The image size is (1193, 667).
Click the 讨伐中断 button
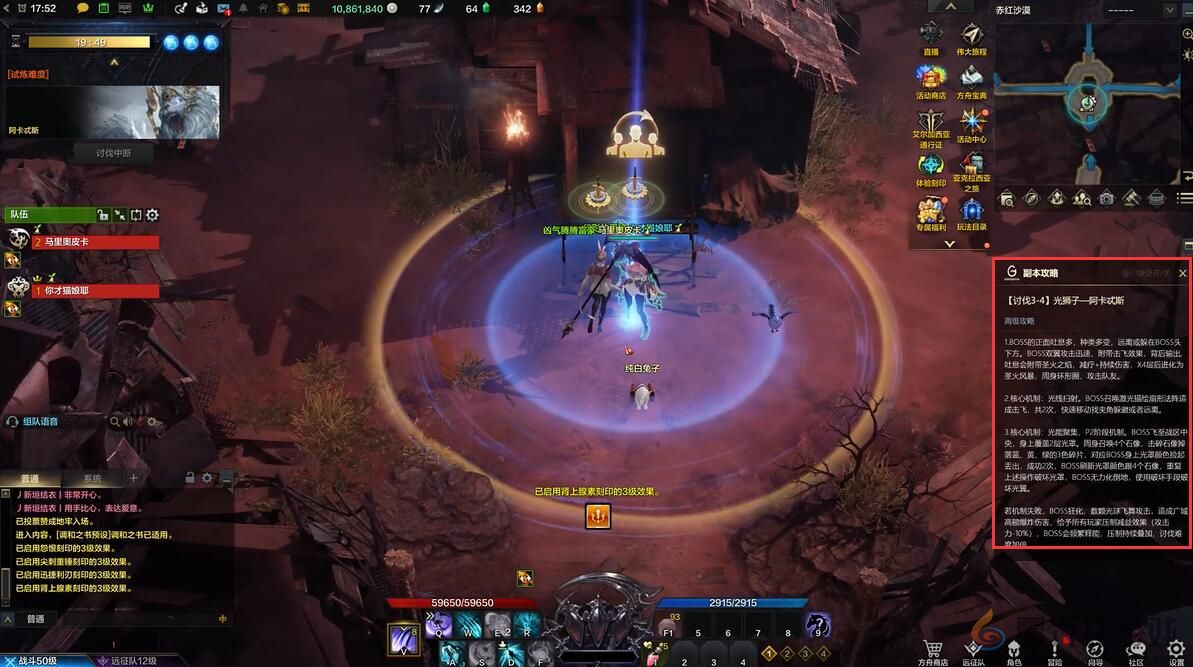pyautogui.click(x=113, y=153)
